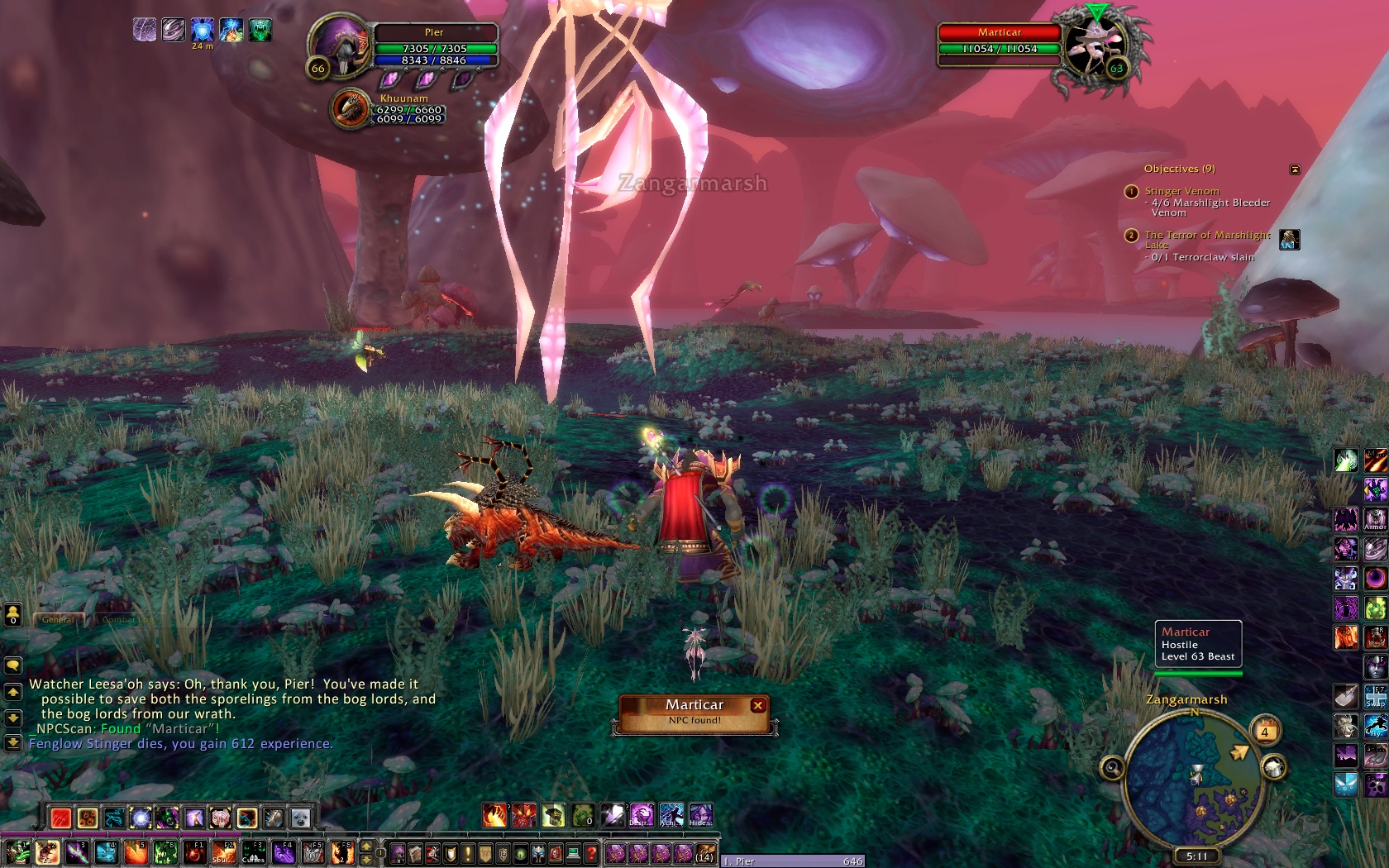
Task: Select the Stinger Venom quest objective
Action: click(1181, 191)
